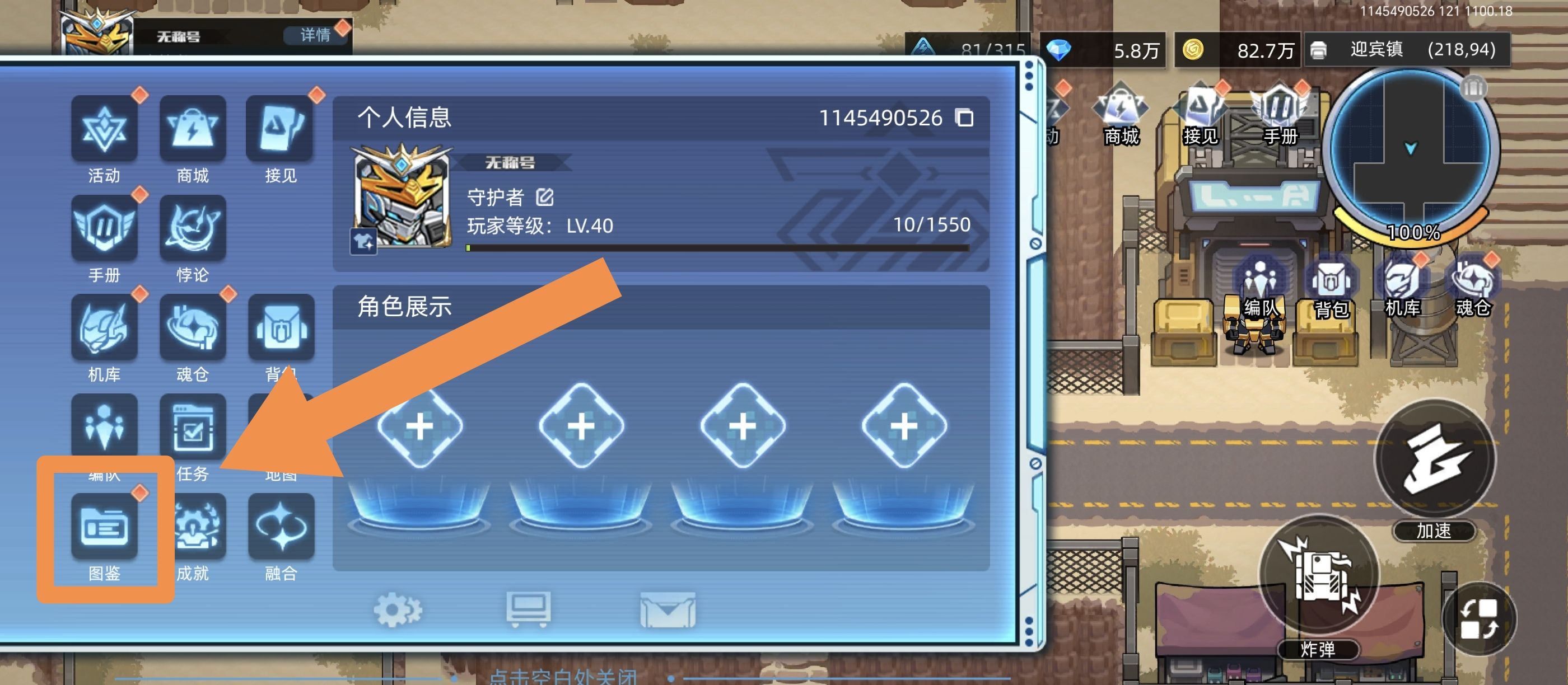Copy the player ID 1145490526
The height and width of the screenshot is (685, 1568).
[x=965, y=118]
